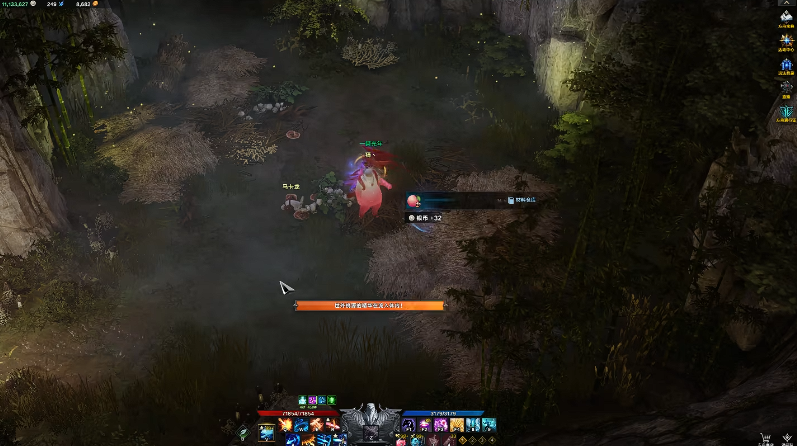This screenshot has height=446, width=797.
Task: Open the blue gate icon menu
Action: coord(785,62)
